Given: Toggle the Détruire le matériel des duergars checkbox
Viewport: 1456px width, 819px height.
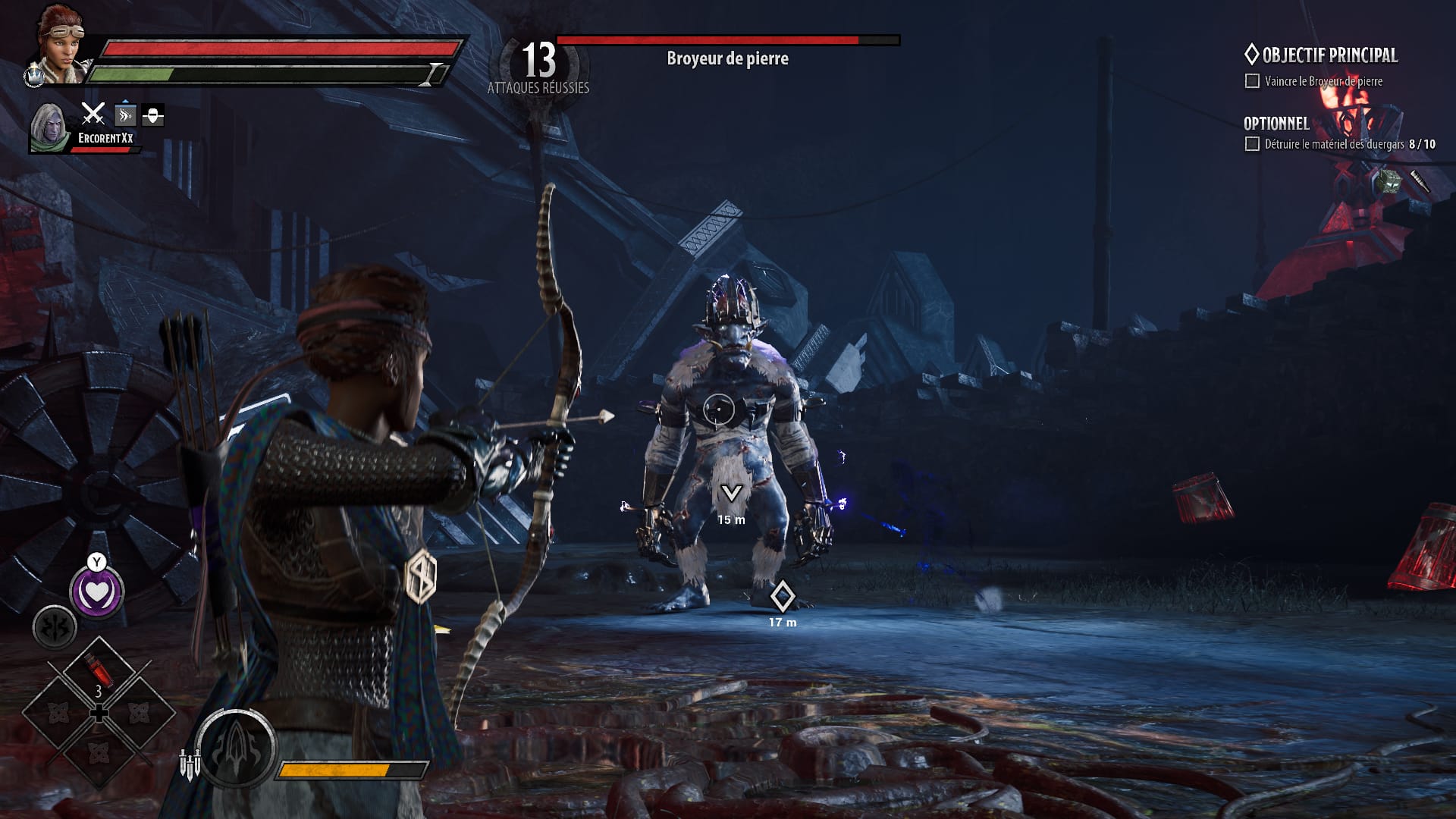Looking at the screenshot, I should click(1252, 144).
